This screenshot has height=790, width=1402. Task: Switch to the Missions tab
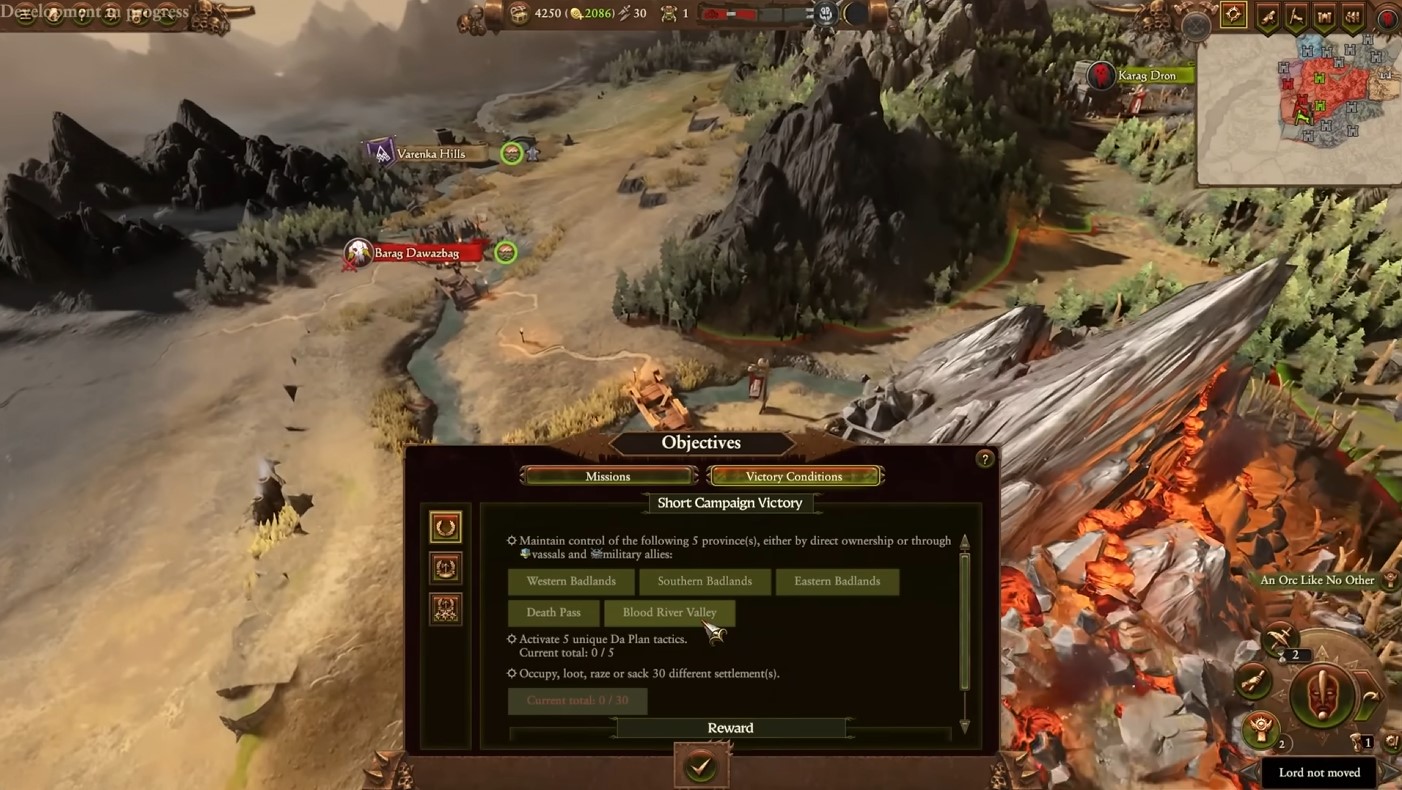[x=608, y=476]
